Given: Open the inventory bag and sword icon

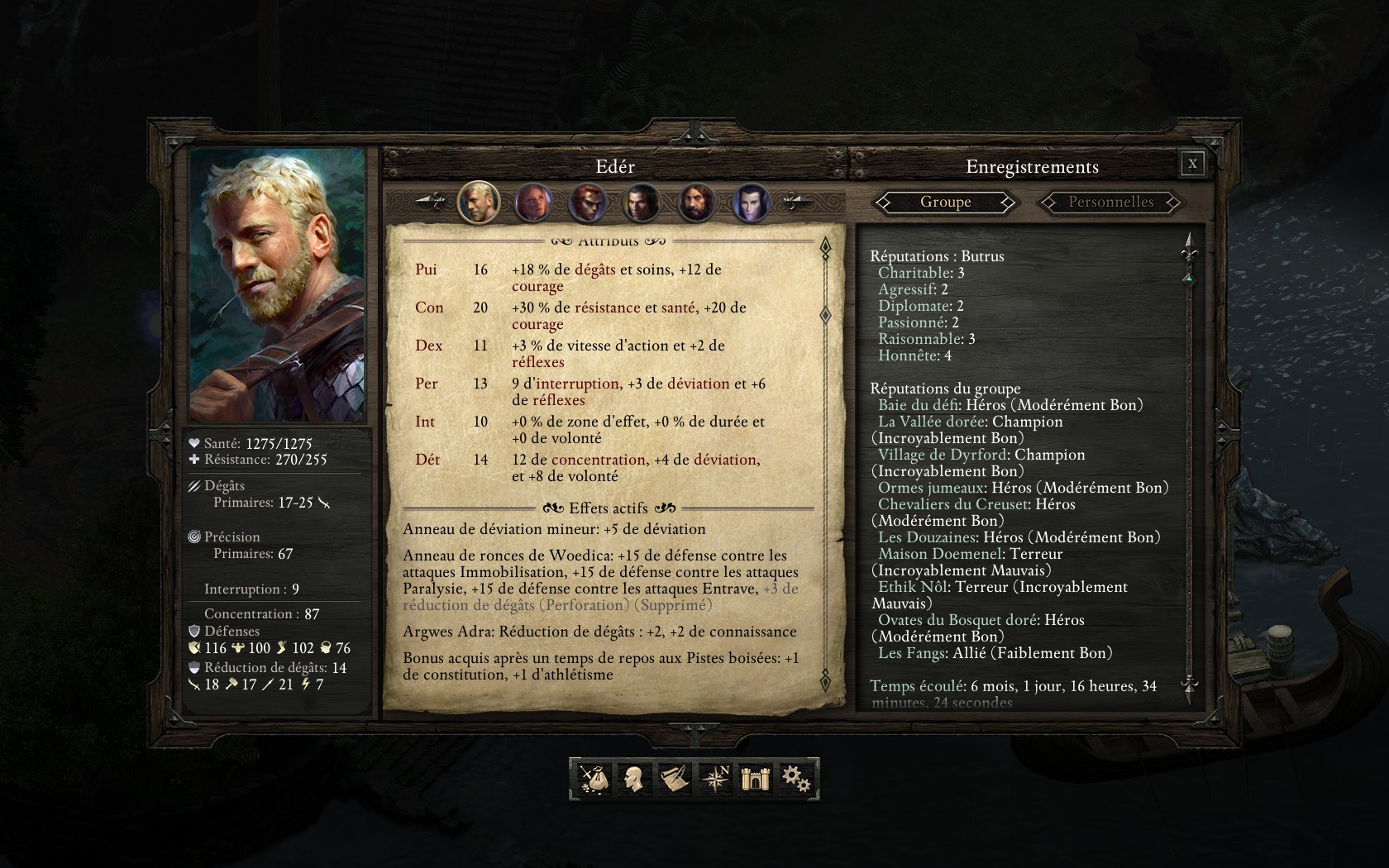Looking at the screenshot, I should 593,779.
